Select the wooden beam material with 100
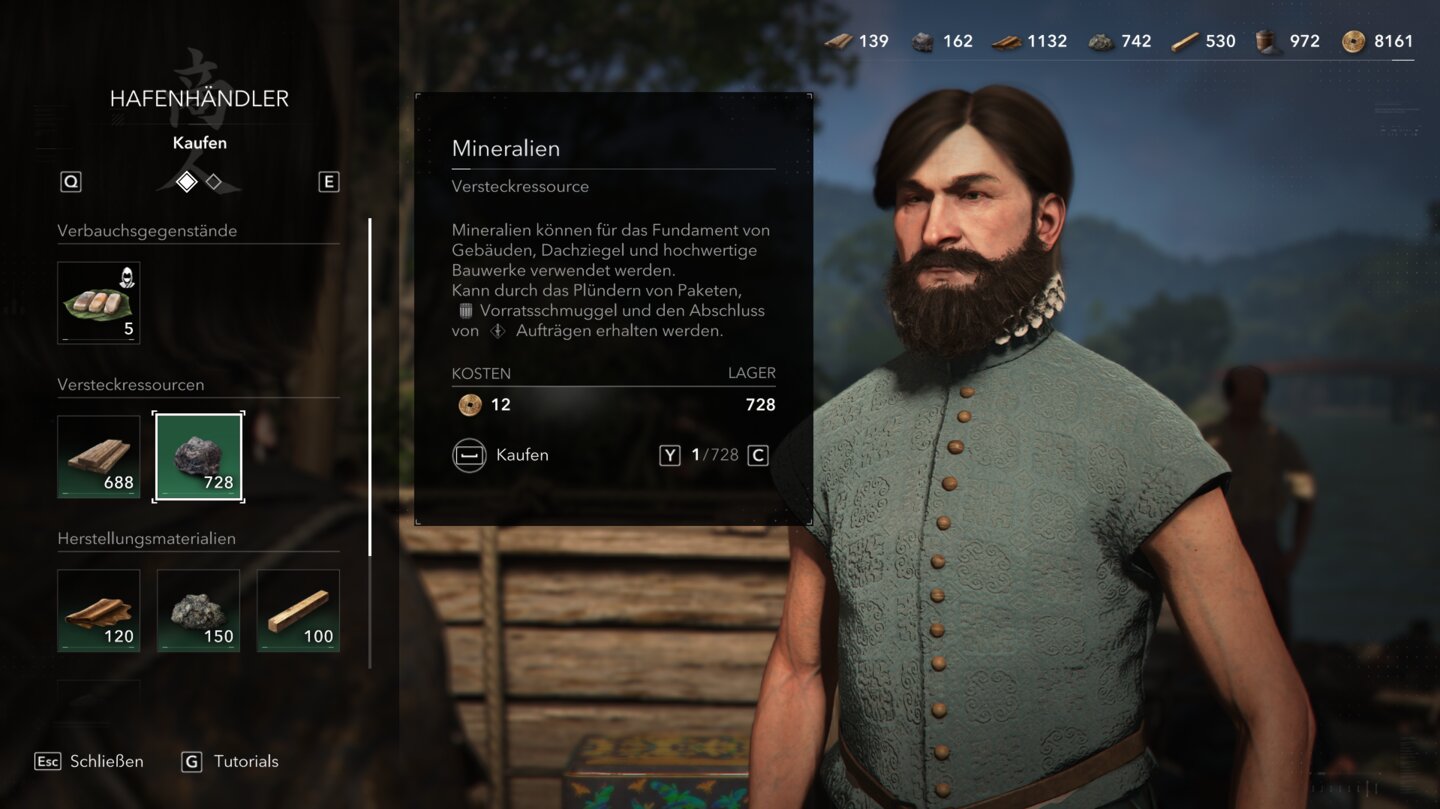The width and height of the screenshot is (1440, 809). pos(298,610)
